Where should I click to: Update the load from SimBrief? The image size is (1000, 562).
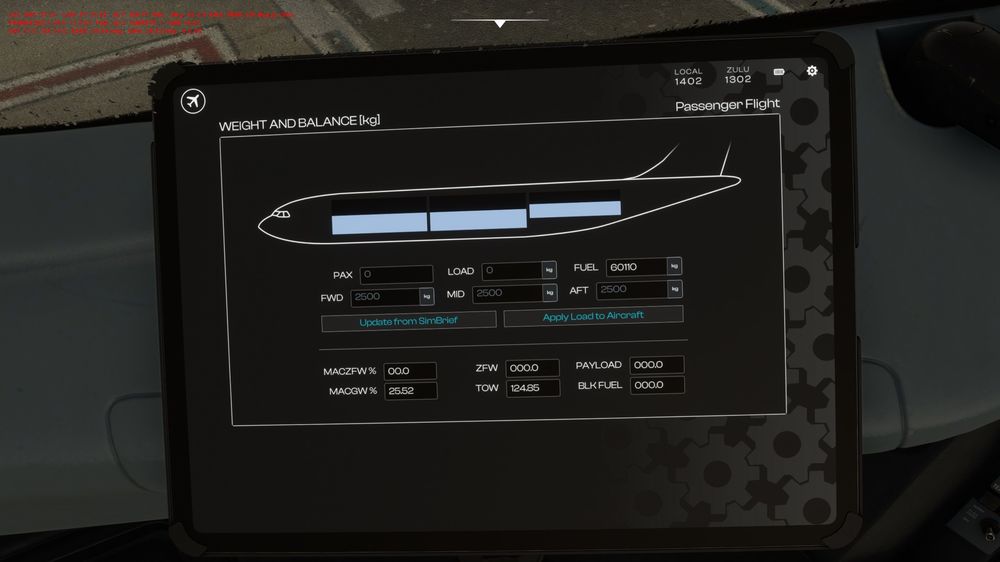point(408,322)
